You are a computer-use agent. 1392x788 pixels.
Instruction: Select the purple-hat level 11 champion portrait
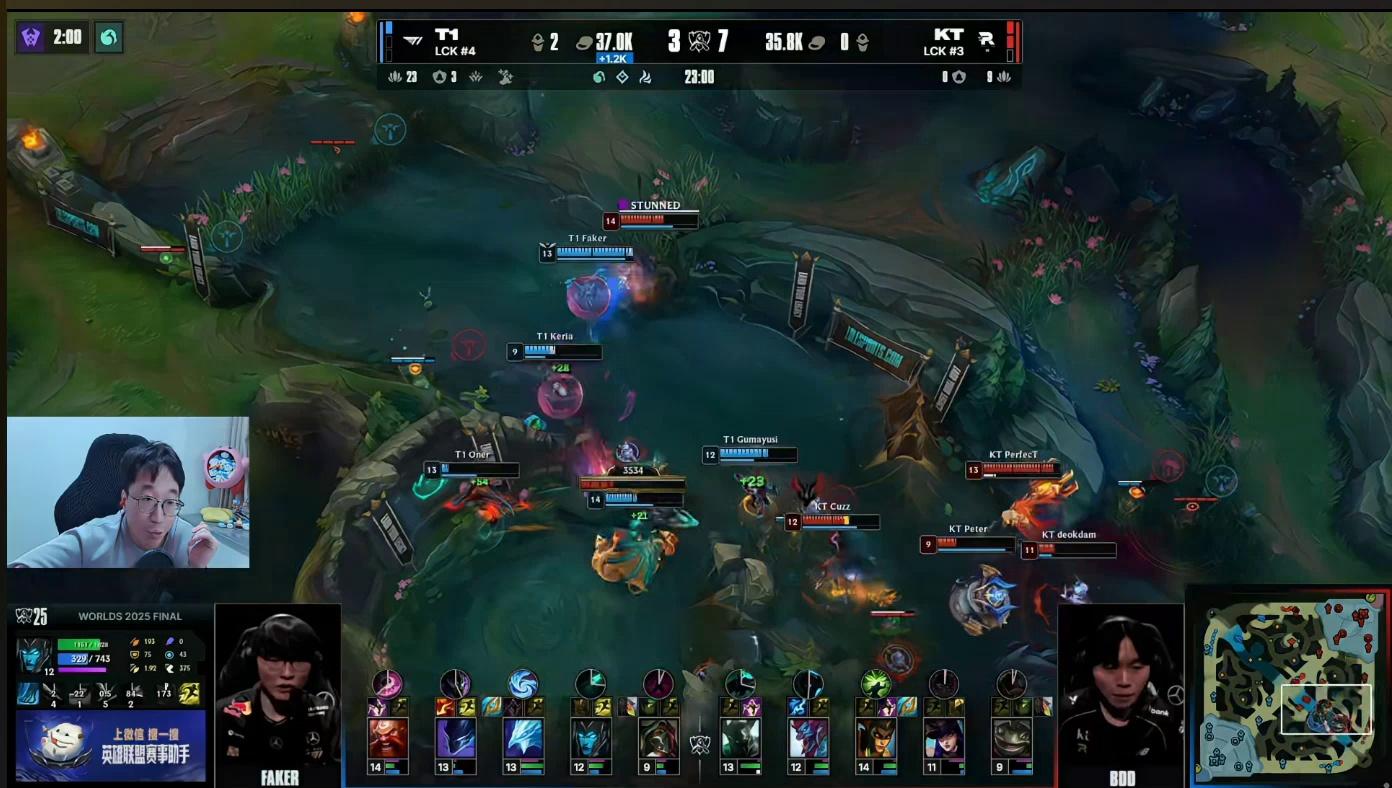(x=944, y=739)
